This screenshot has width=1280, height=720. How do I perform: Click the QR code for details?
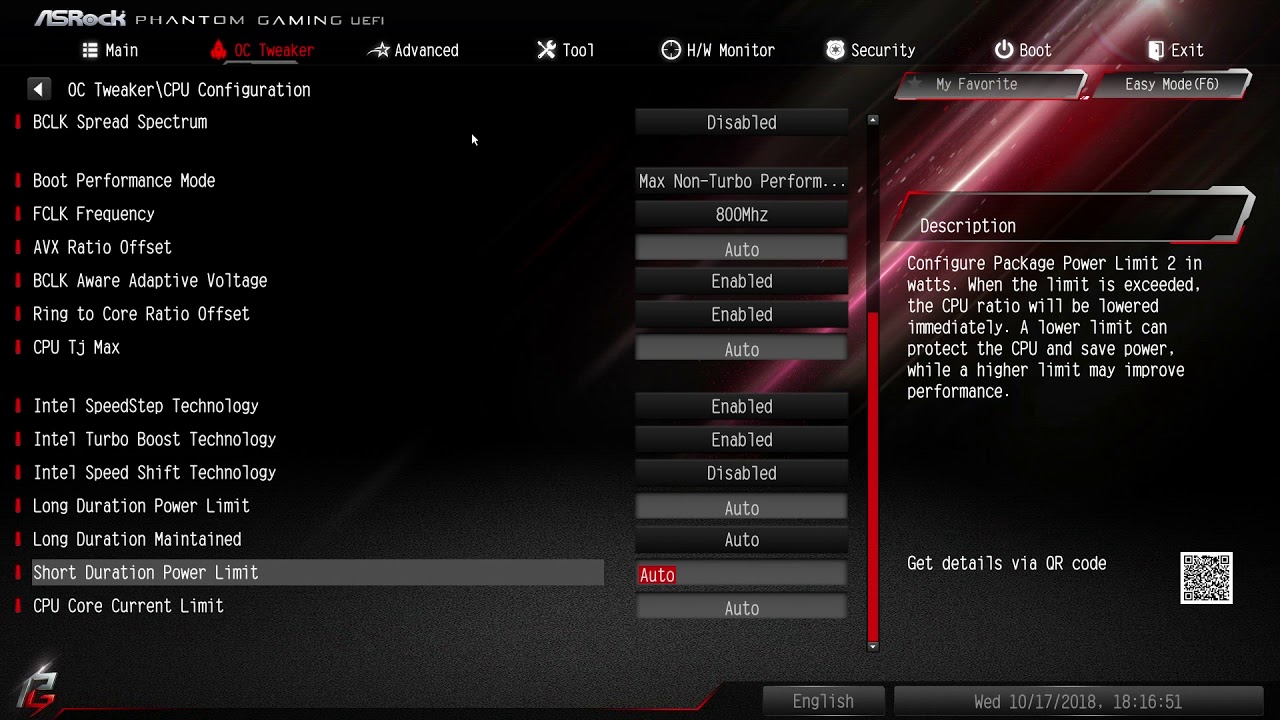[x=1206, y=578]
